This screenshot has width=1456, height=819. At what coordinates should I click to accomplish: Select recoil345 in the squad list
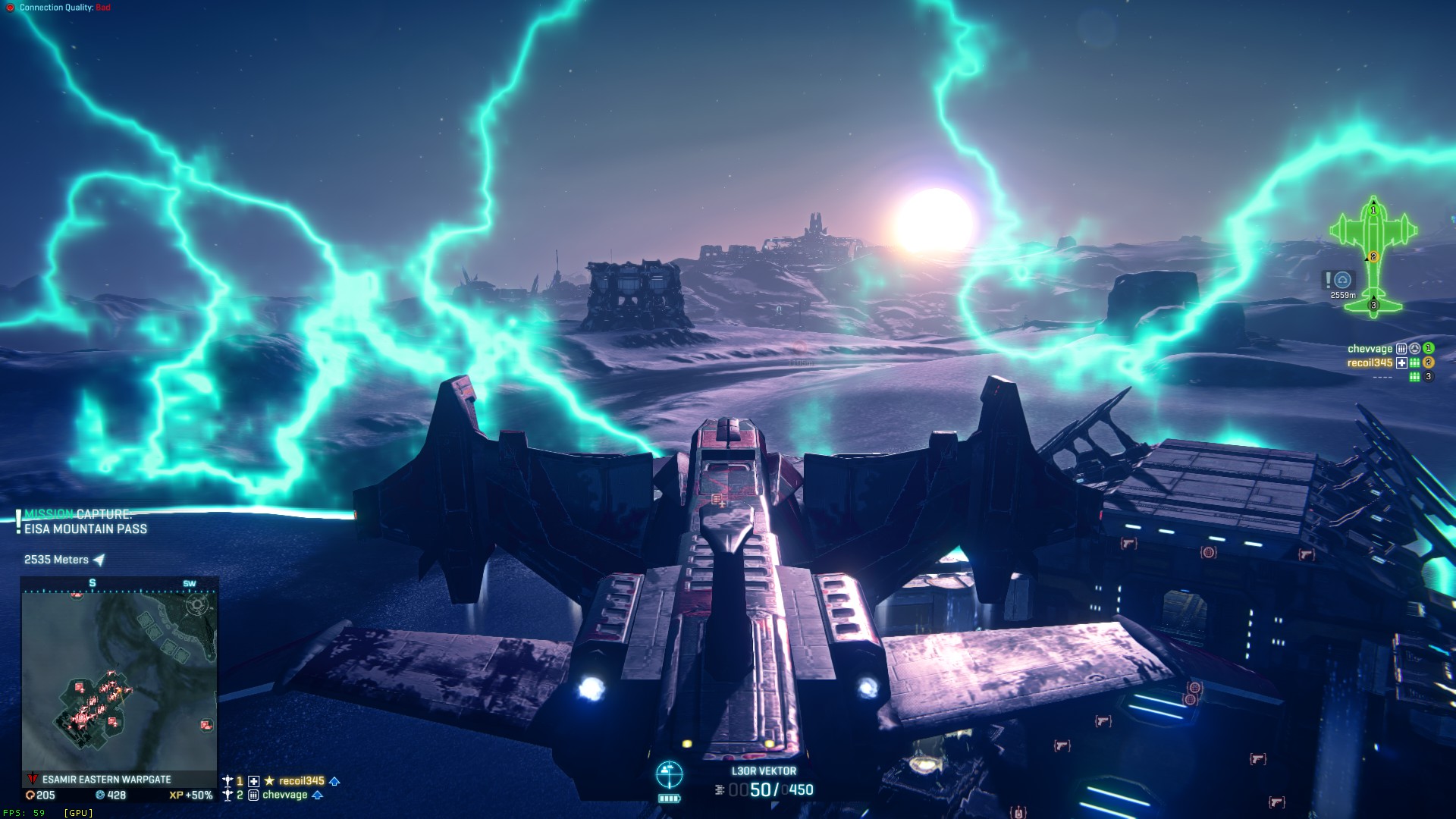[x=301, y=781]
